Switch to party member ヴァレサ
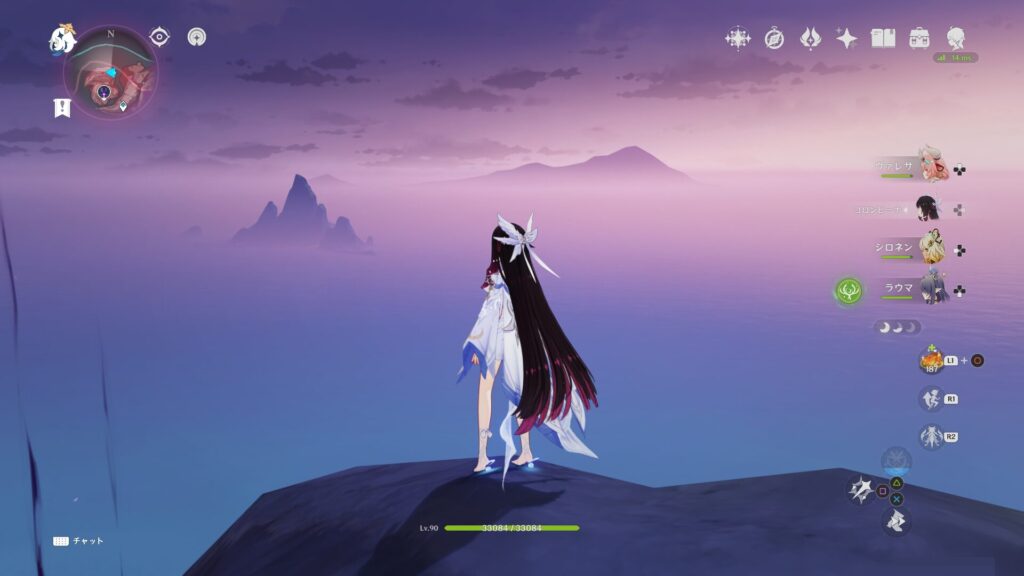 pyautogui.click(x=932, y=166)
